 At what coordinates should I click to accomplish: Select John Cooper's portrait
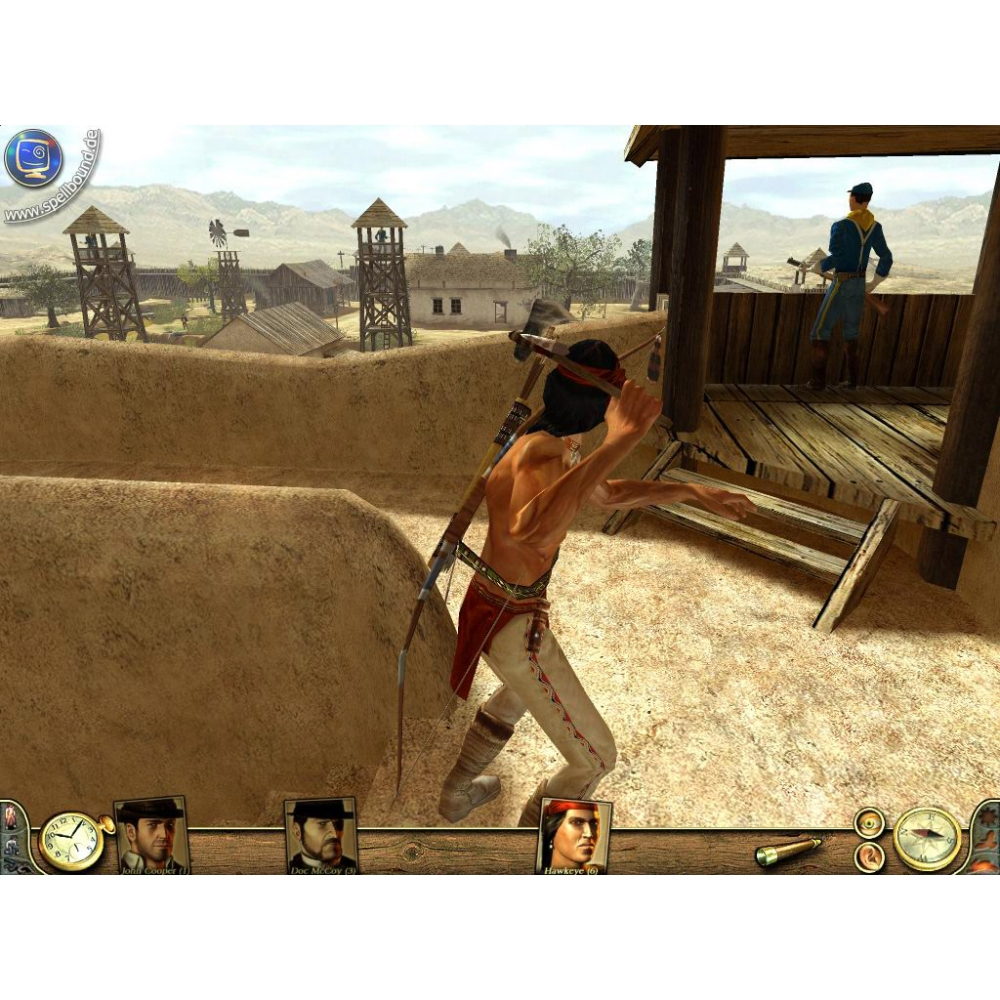(151, 834)
